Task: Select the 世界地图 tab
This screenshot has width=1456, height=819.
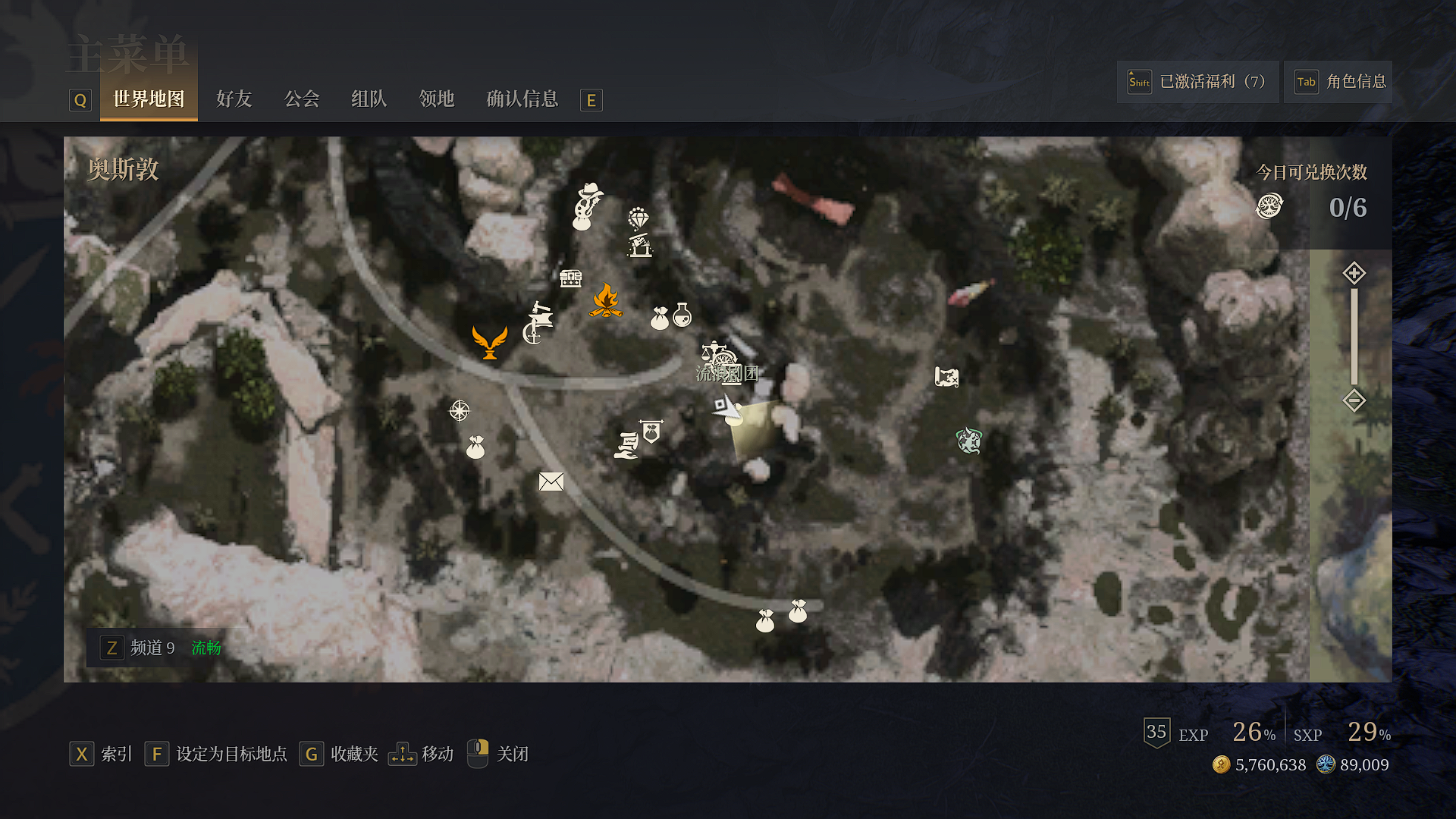Action: click(x=149, y=99)
